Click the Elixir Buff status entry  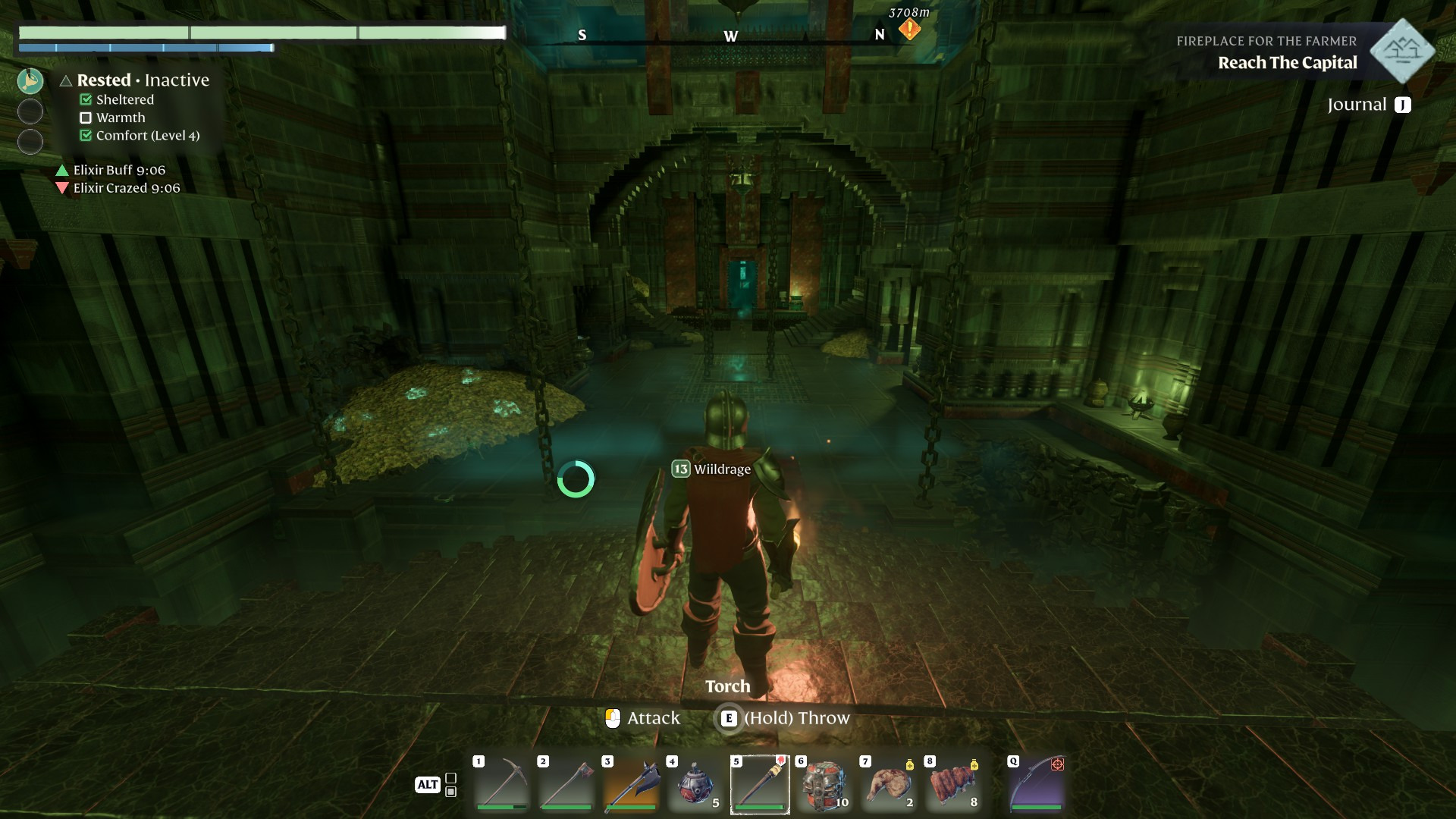coord(118,170)
